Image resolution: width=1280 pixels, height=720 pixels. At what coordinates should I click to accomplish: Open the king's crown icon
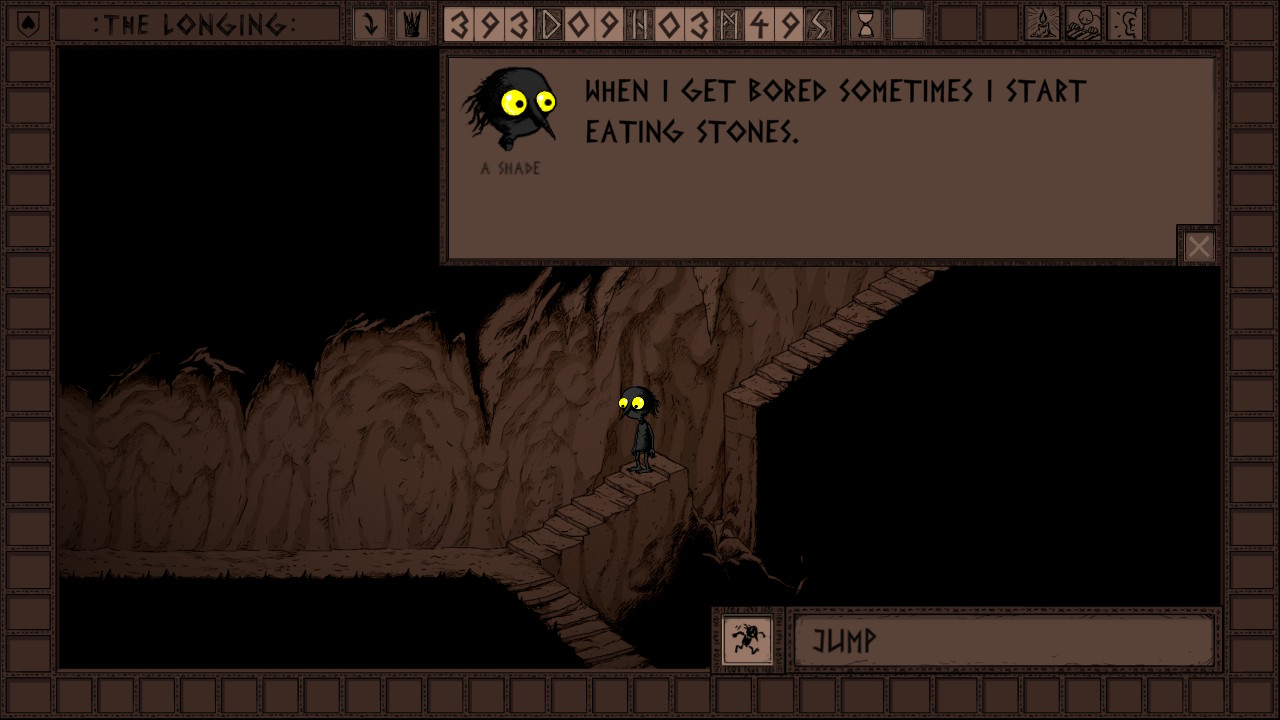pyautogui.click(x=411, y=24)
